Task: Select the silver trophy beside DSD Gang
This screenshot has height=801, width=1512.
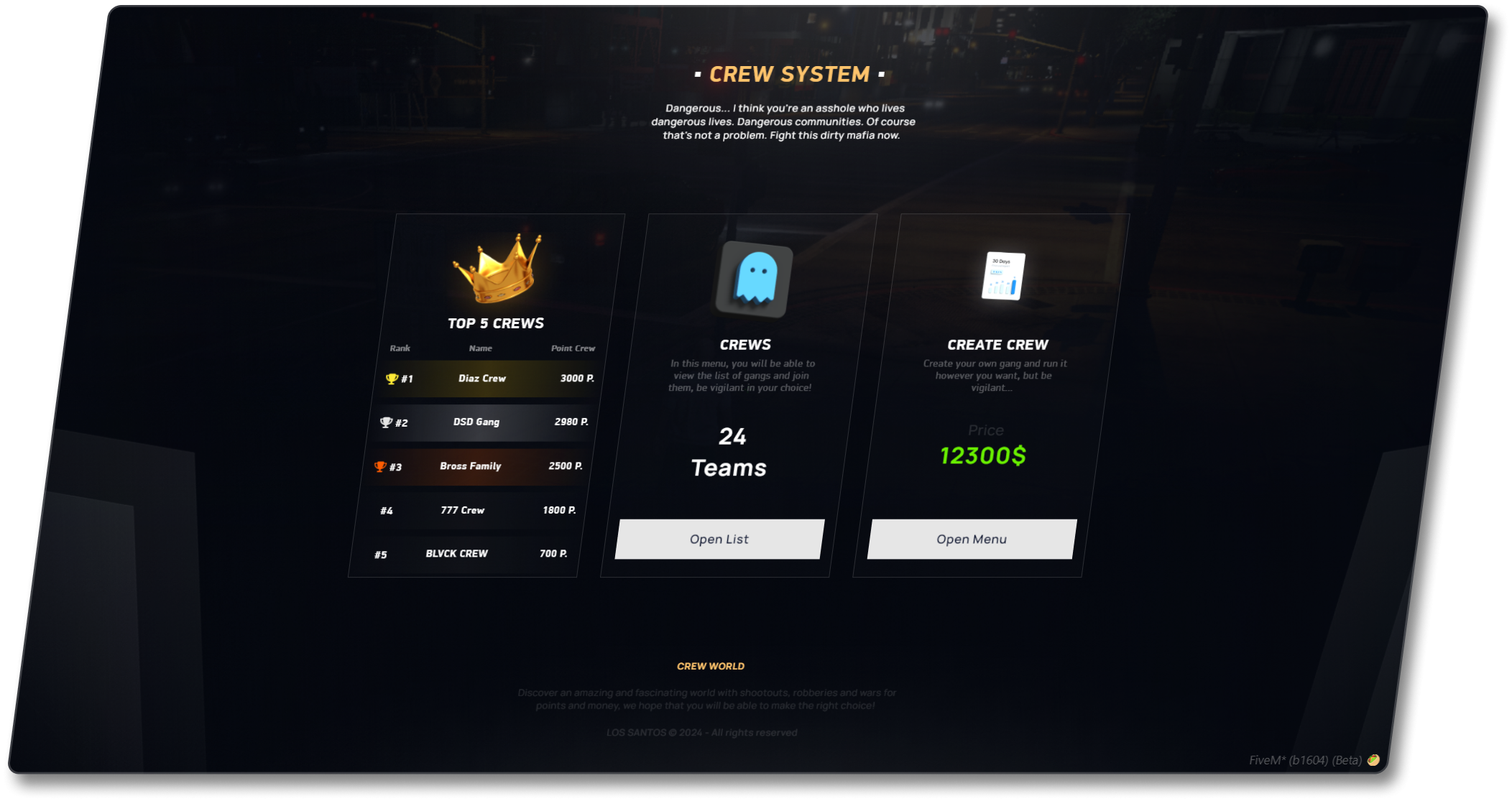Action: click(386, 421)
